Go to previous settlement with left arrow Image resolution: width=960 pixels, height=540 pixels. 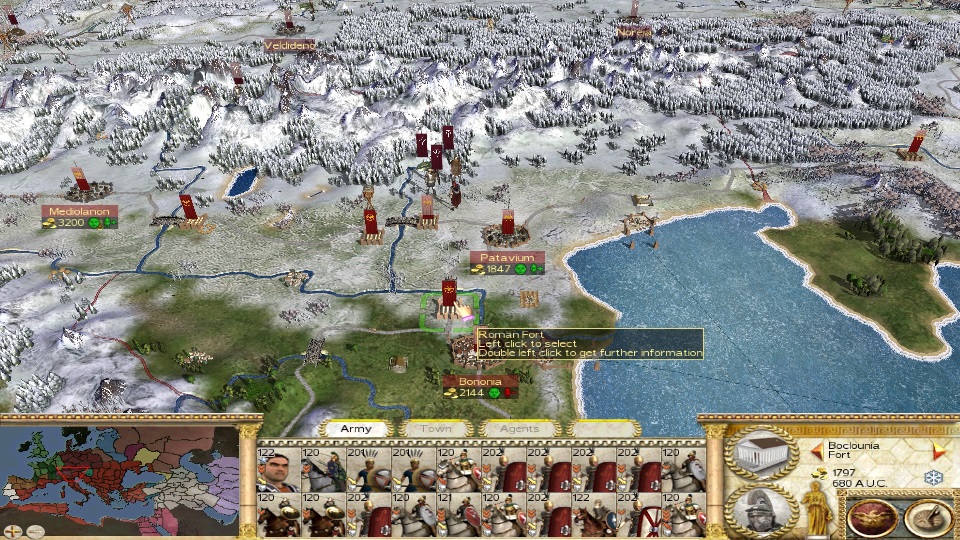[x=817, y=449]
